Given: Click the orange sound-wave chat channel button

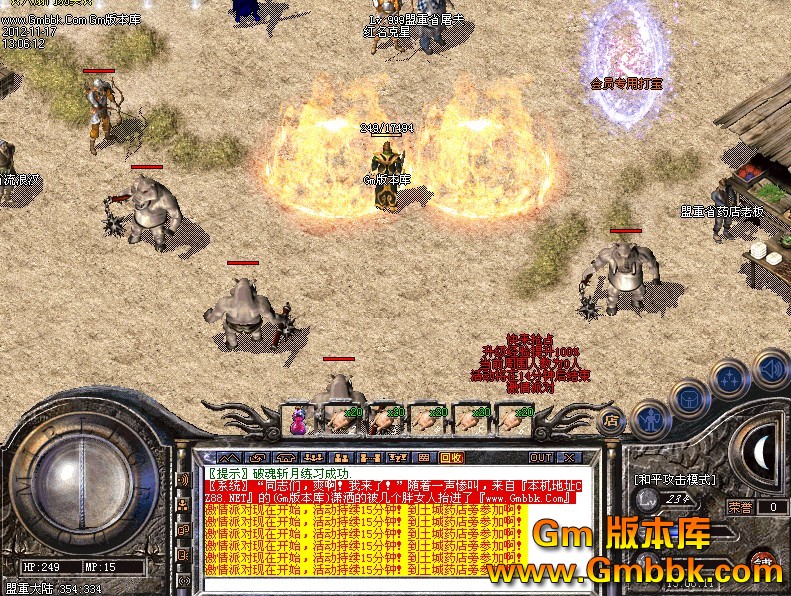Looking at the screenshot, I should (x=183, y=481).
